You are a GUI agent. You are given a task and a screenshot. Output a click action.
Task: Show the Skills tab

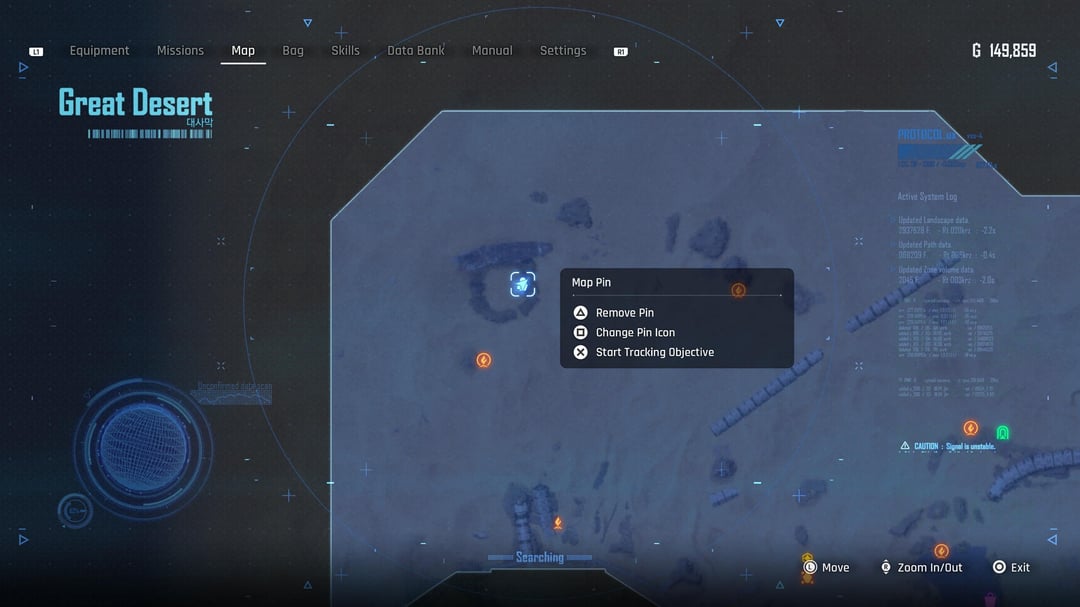coord(345,51)
